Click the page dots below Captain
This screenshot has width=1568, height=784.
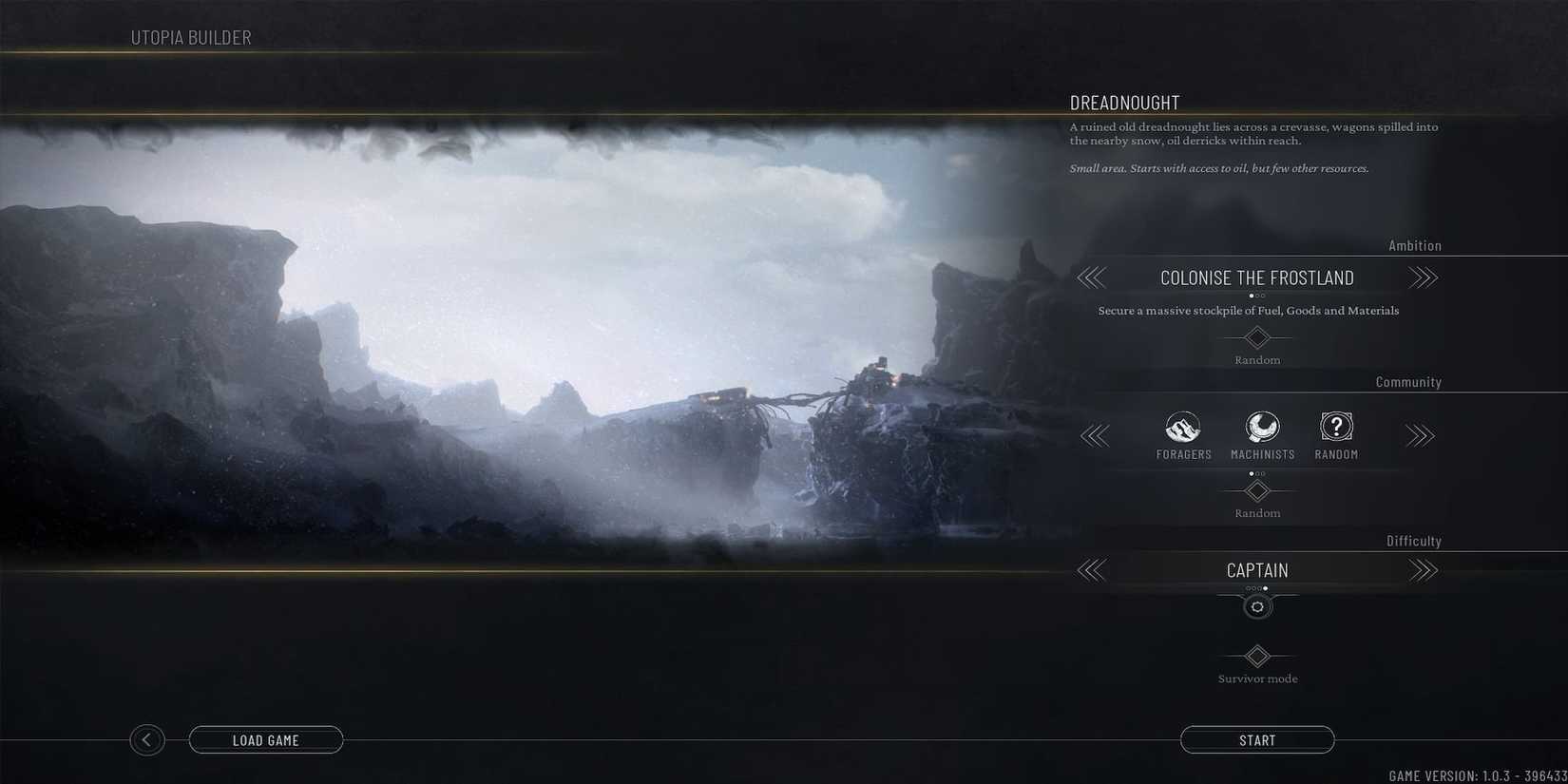(x=1257, y=587)
